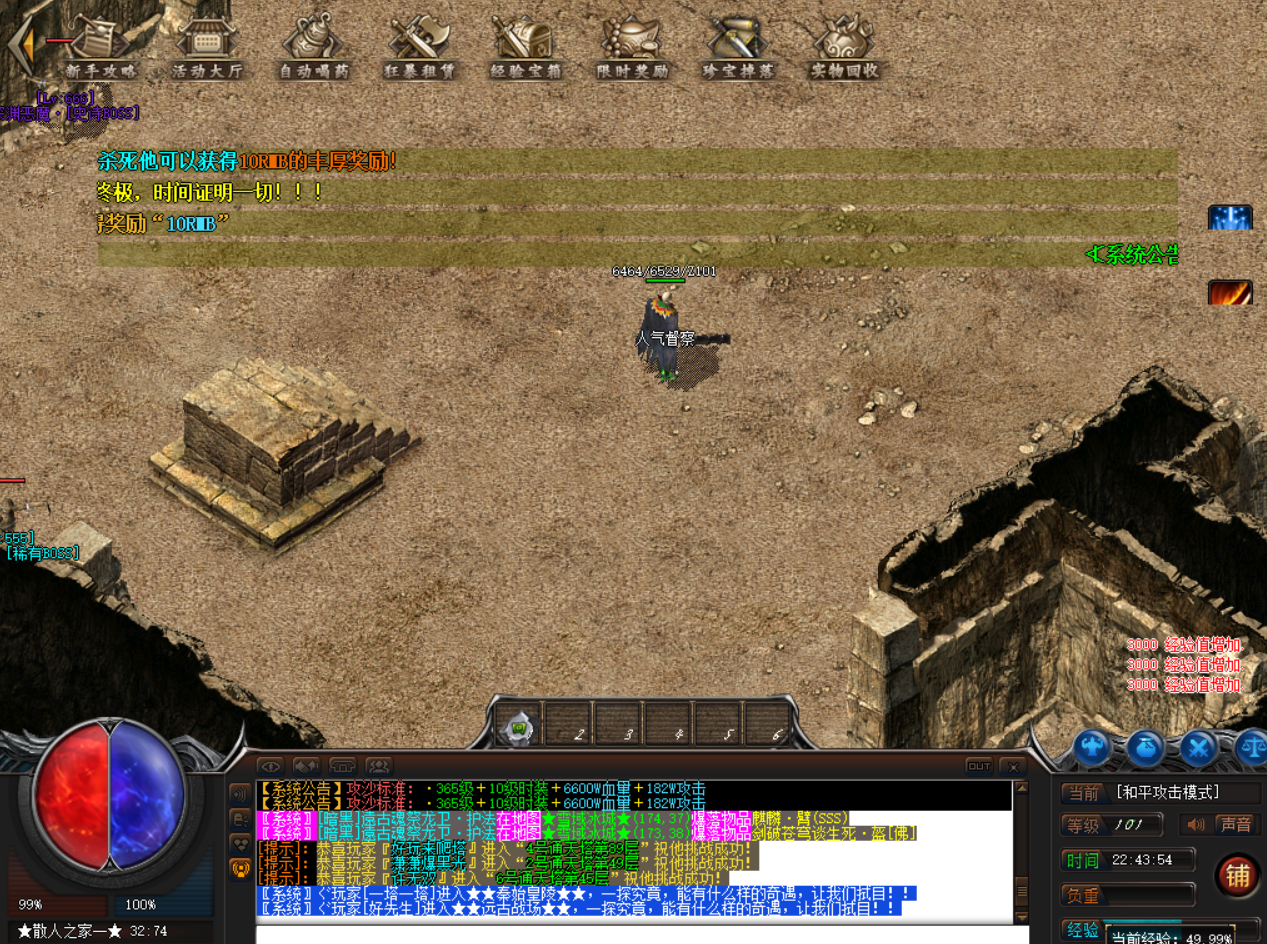The image size is (1267, 944).
Task: Click the blue muscular character button
Action: [x=1093, y=746]
